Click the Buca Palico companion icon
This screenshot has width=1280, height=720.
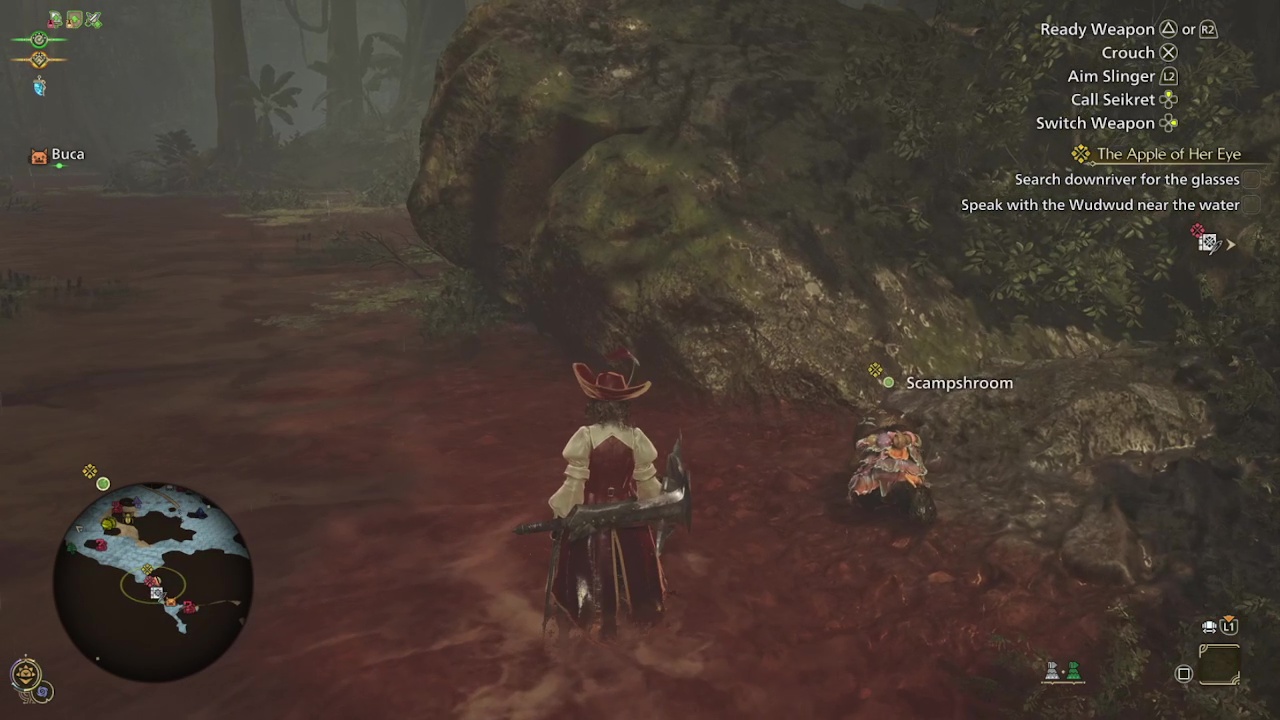pos(39,156)
